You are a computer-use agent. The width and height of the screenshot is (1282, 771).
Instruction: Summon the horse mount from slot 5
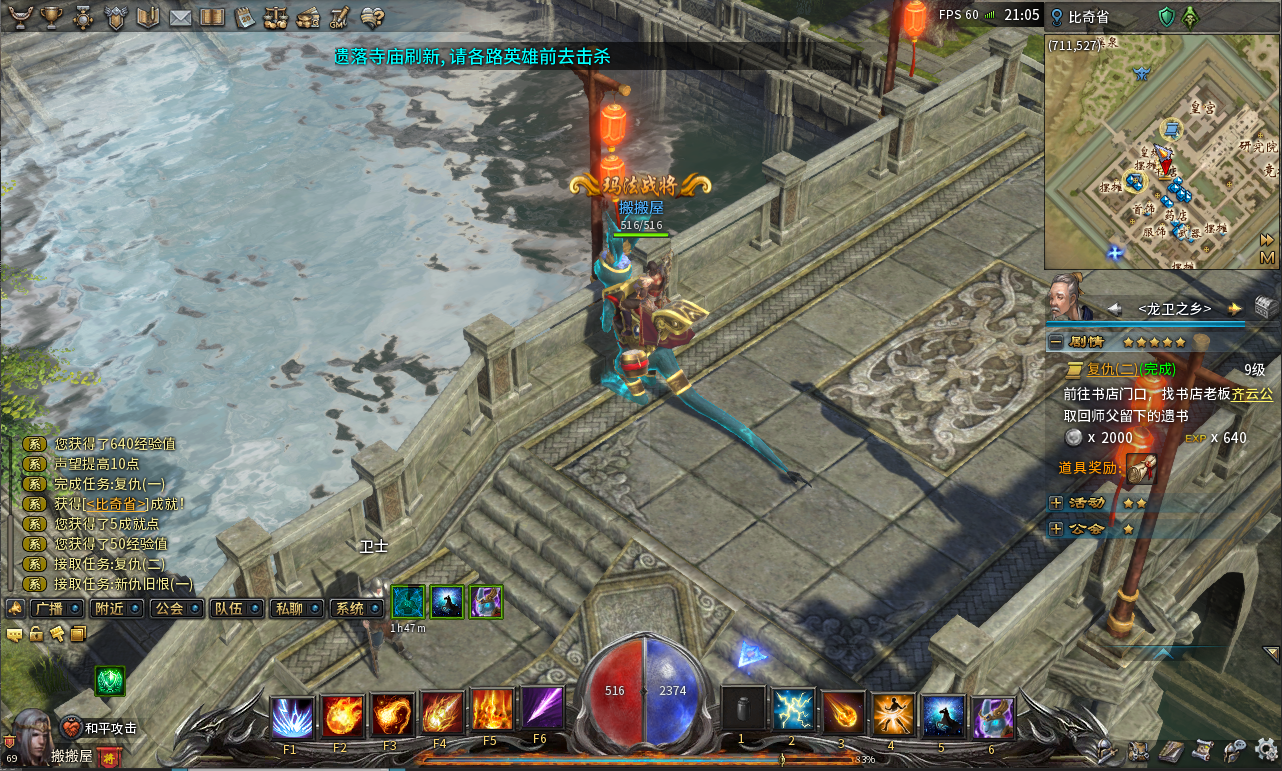943,715
